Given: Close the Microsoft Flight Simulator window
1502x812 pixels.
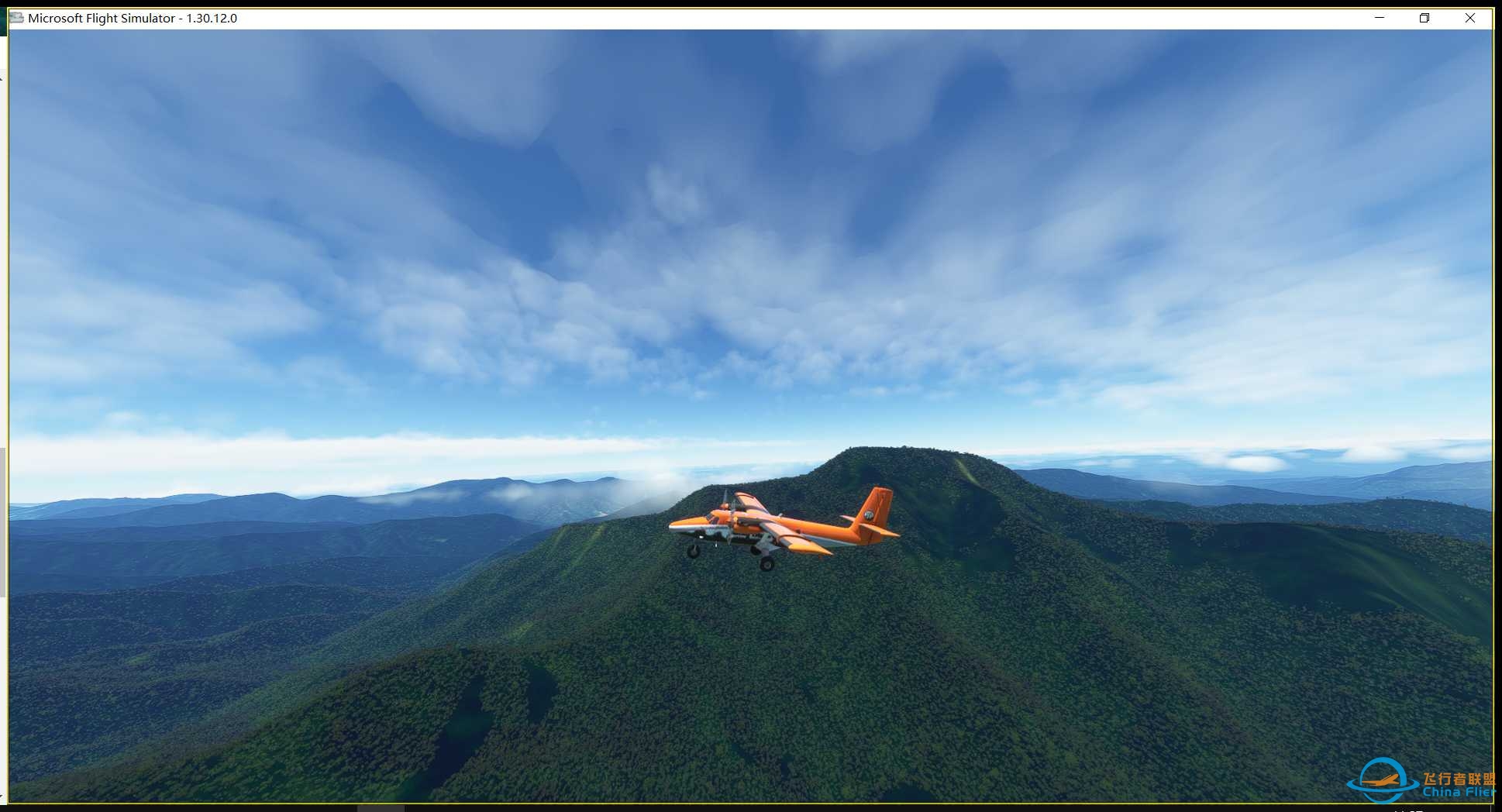Looking at the screenshot, I should [x=1469, y=18].
